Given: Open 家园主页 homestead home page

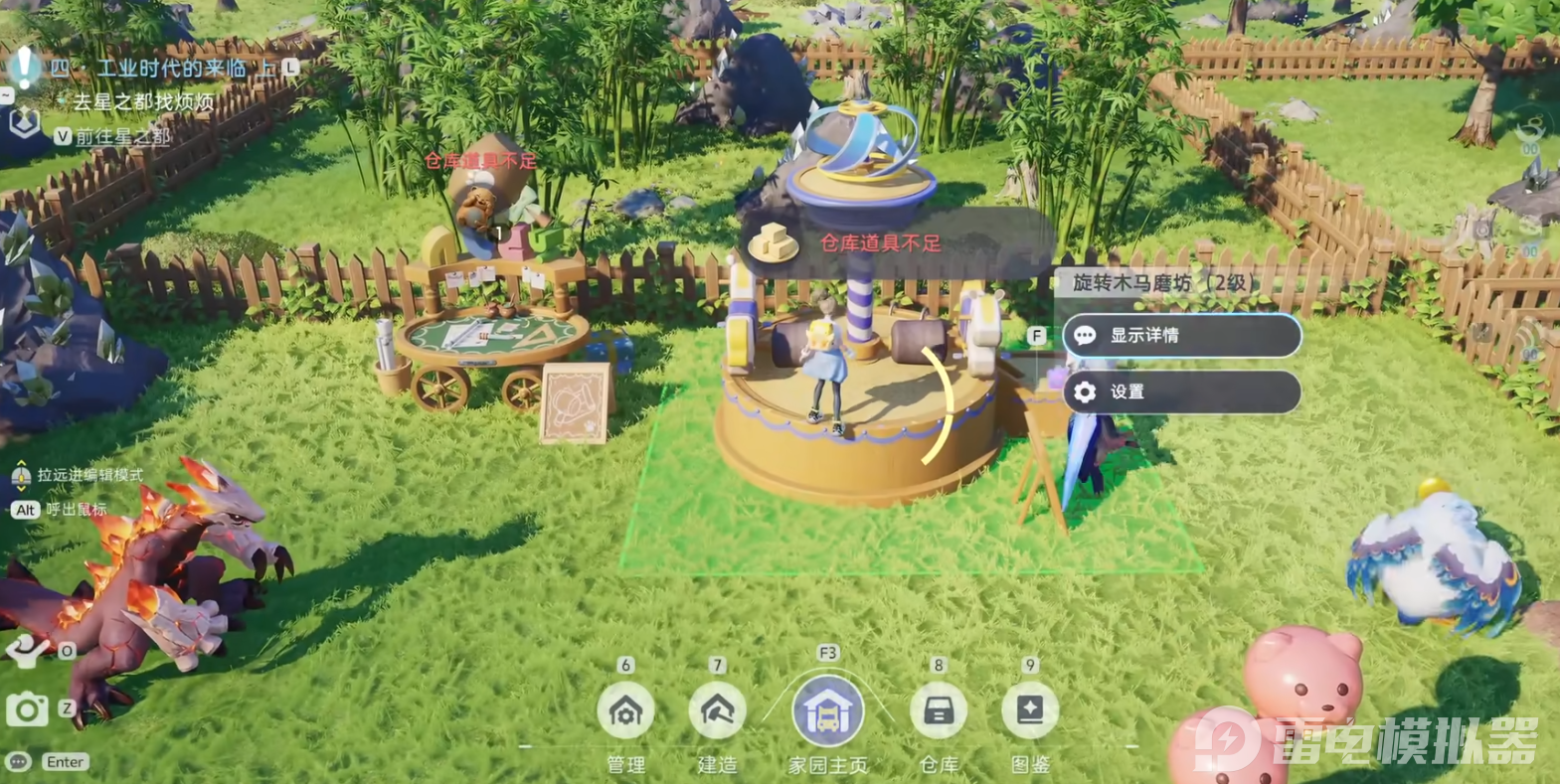Looking at the screenshot, I should [827, 711].
